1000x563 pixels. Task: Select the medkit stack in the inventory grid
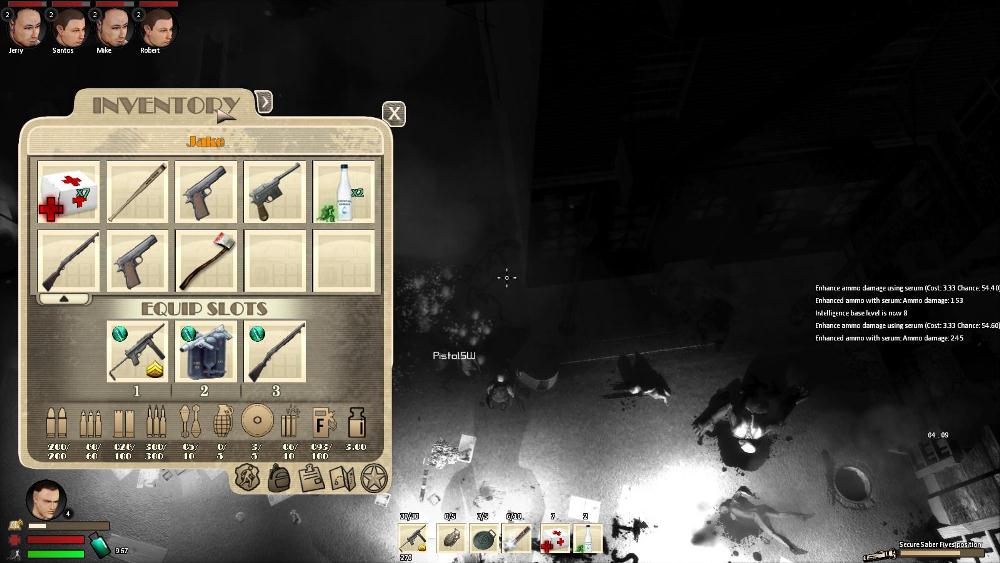pos(70,192)
